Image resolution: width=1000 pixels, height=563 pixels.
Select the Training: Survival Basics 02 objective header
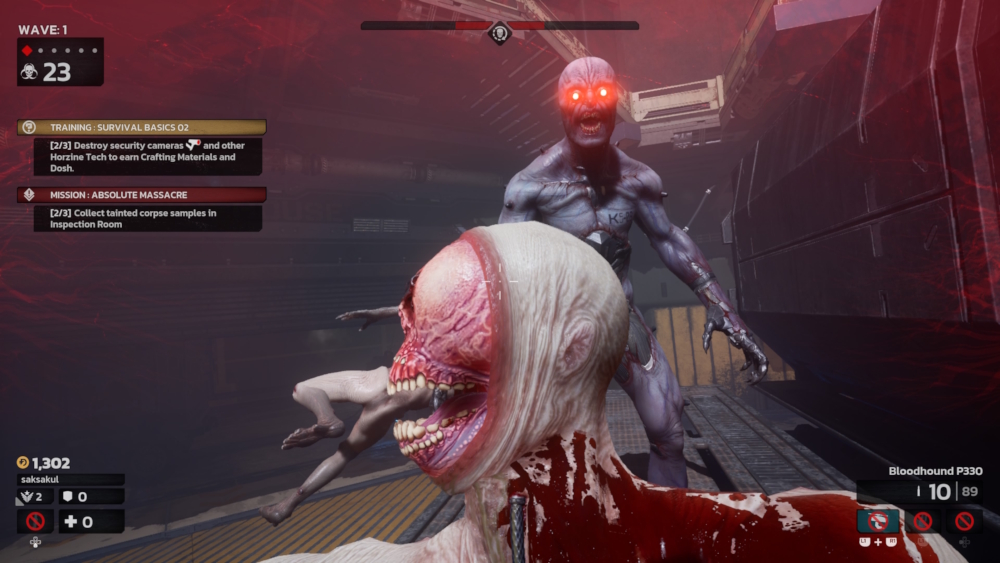pos(141,128)
